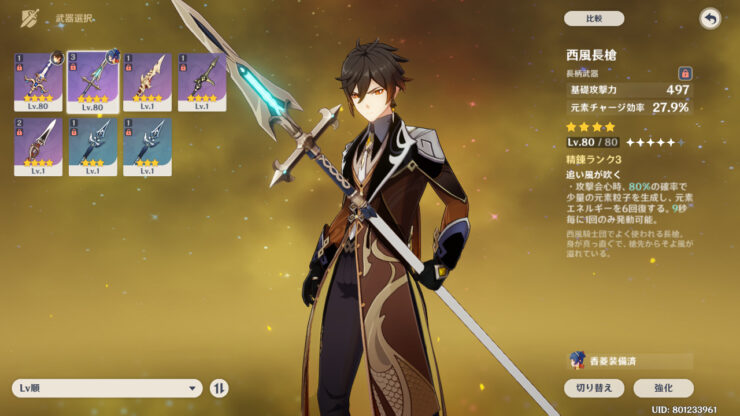Toggle the ascending/descending sort order button
This screenshot has width=740, height=416.
point(220,388)
